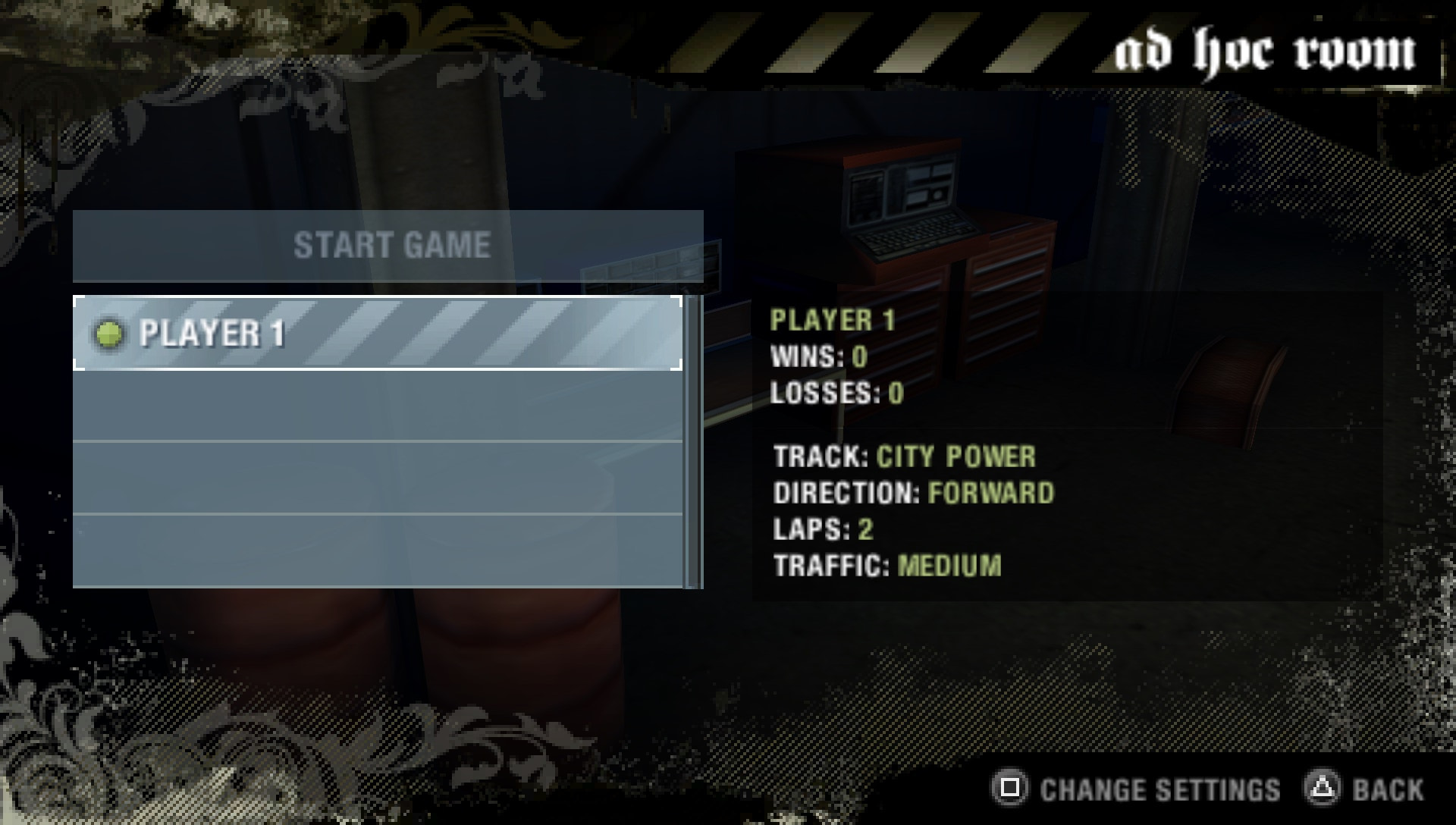Click the WINS: 0 stat for PLAYER 1

pyautogui.click(x=819, y=356)
